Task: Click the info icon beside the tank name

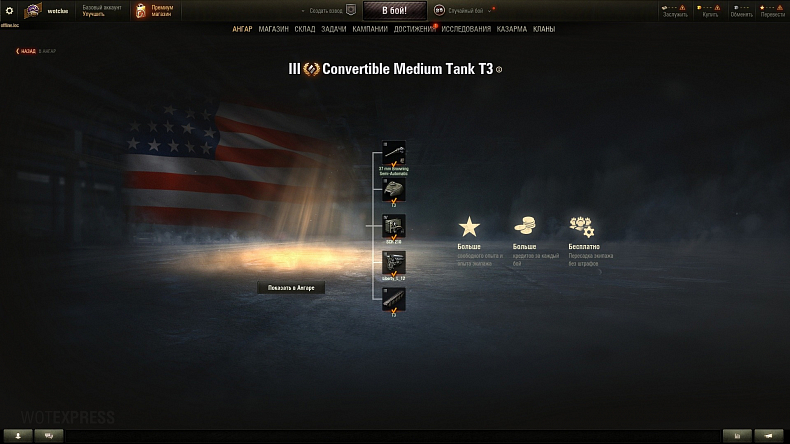Action: coord(499,70)
